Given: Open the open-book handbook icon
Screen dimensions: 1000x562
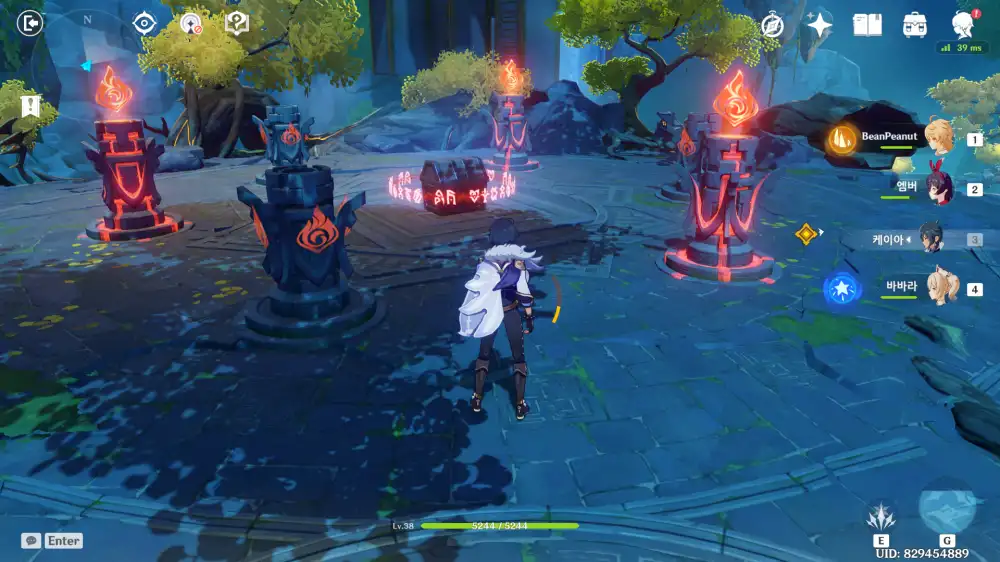Looking at the screenshot, I should 867,25.
